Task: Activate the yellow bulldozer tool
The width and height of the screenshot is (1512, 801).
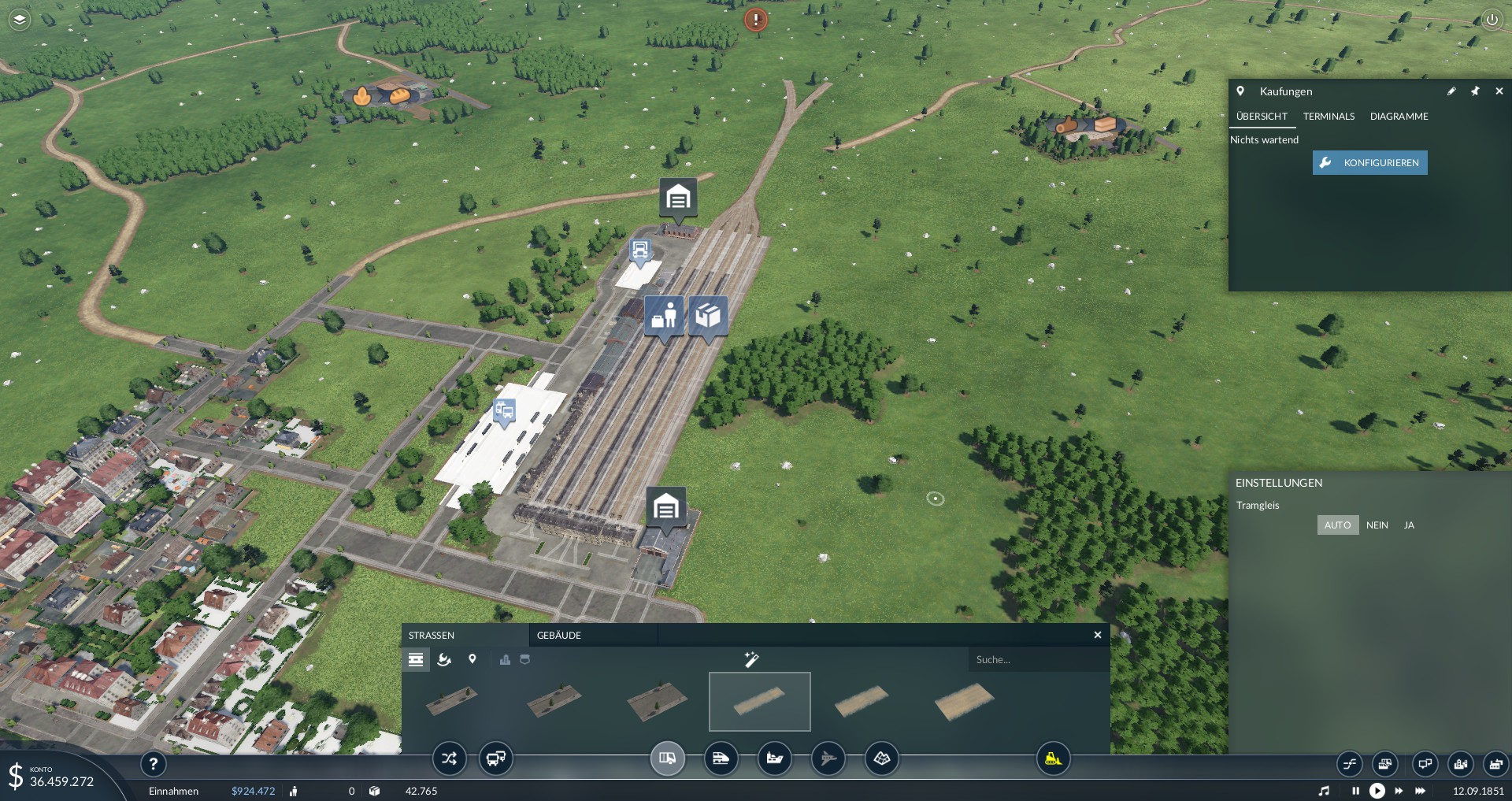Action: 1053,758
